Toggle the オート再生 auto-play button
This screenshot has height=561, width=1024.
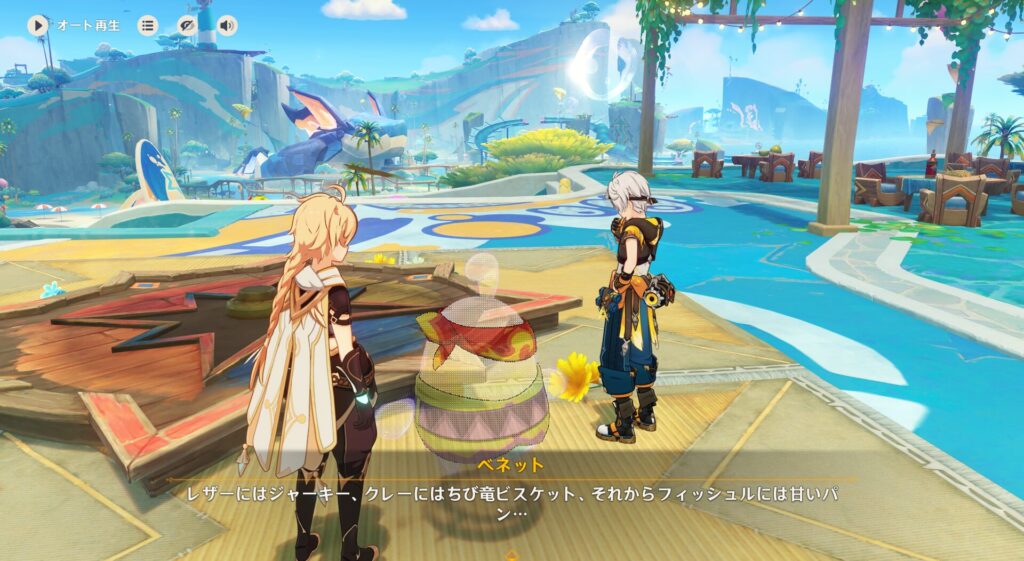pos(39,25)
